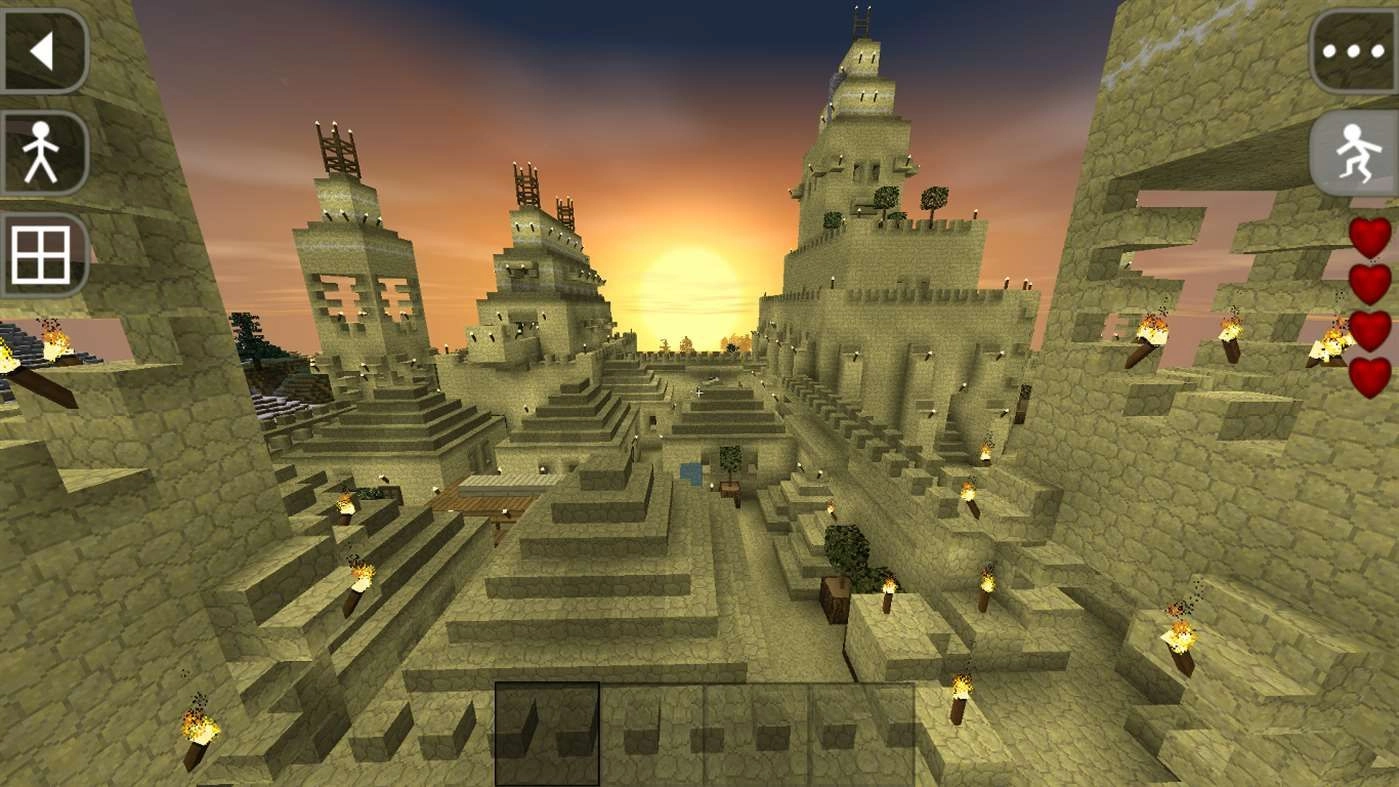The width and height of the screenshot is (1399, 787).
Task: Click the bottom heart of the health column
Action: tap(1367, 375)
